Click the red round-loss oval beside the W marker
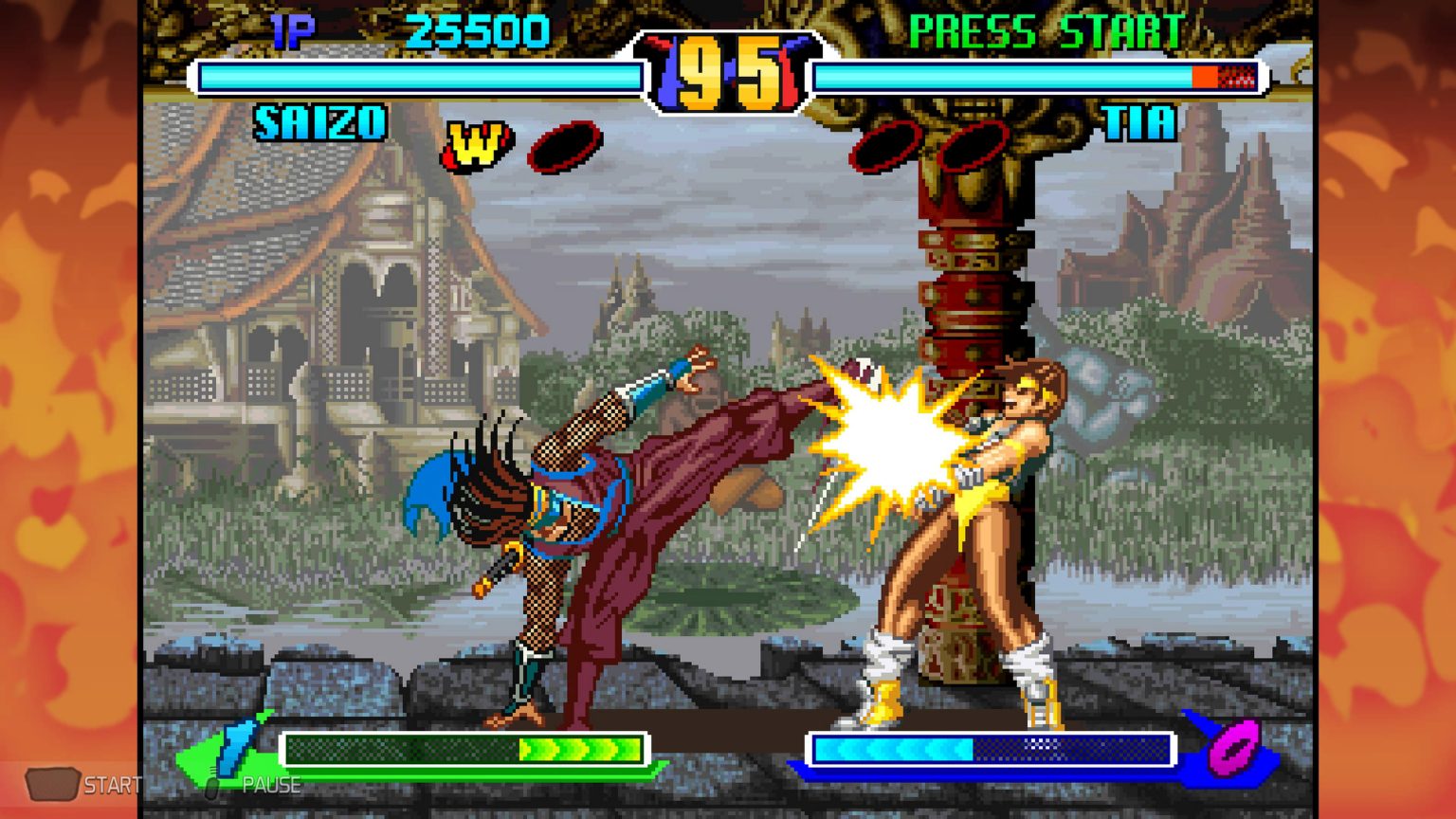Image resolution: width=1456 pixels, height=819 pixels. [x=563, y=145]
